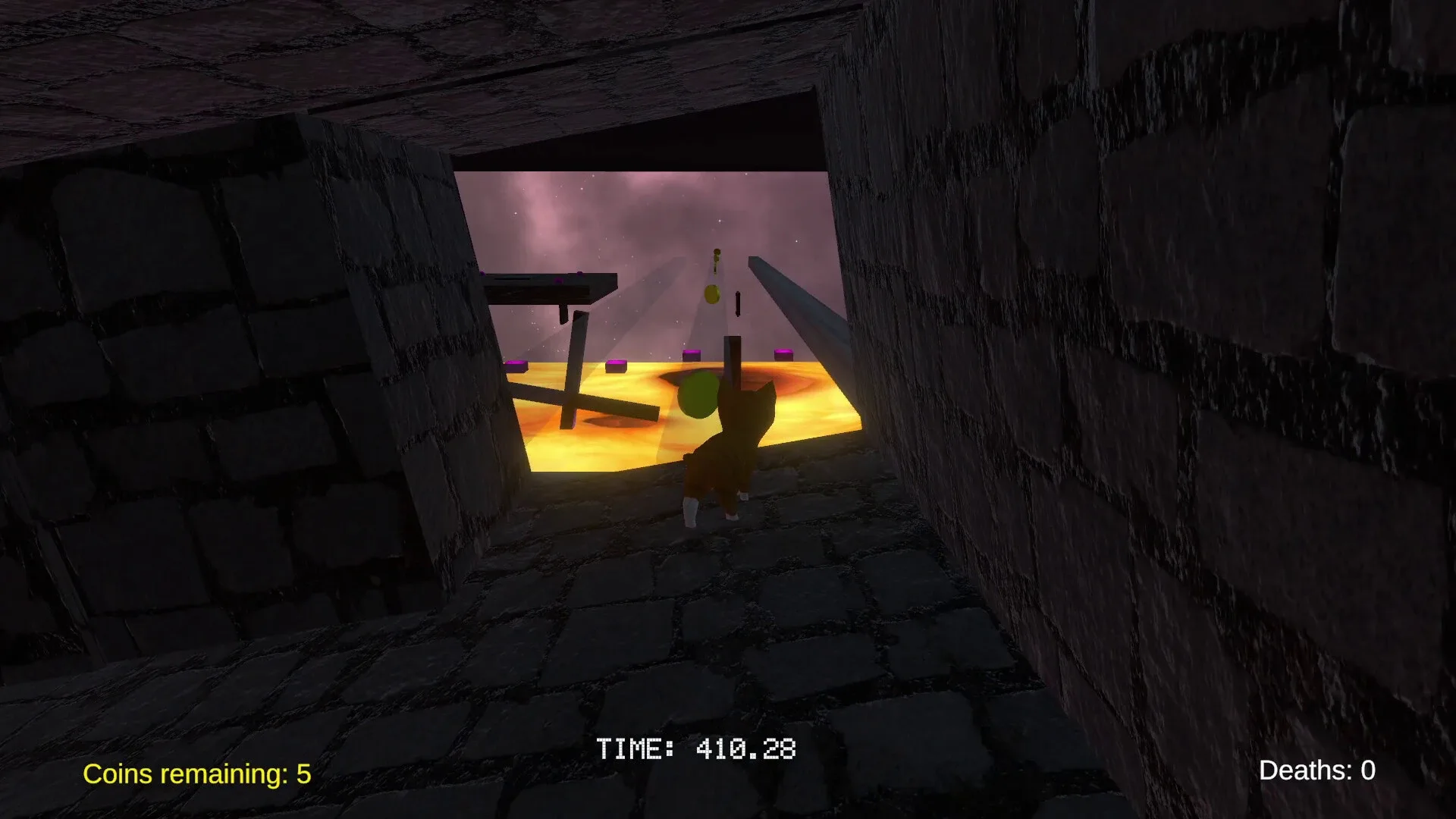1456x819 pixels.
Task: Click the pink cube on the lava to the left
Action: pyautogui.click(x=516, y=365)
